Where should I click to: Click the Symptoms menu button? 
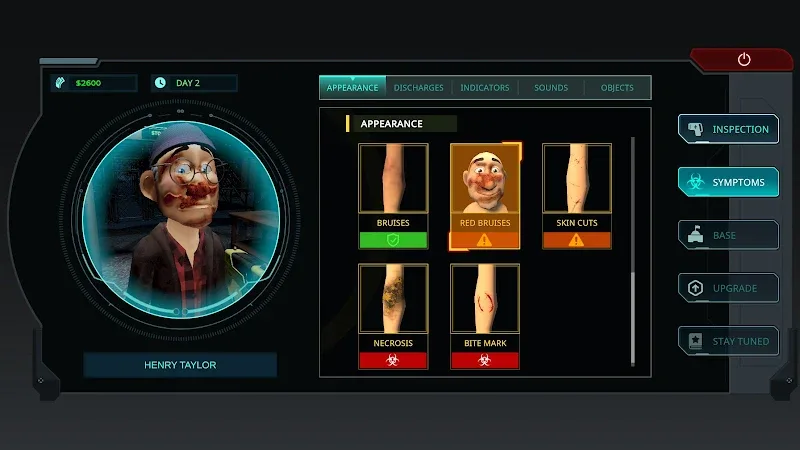[728, 182]
